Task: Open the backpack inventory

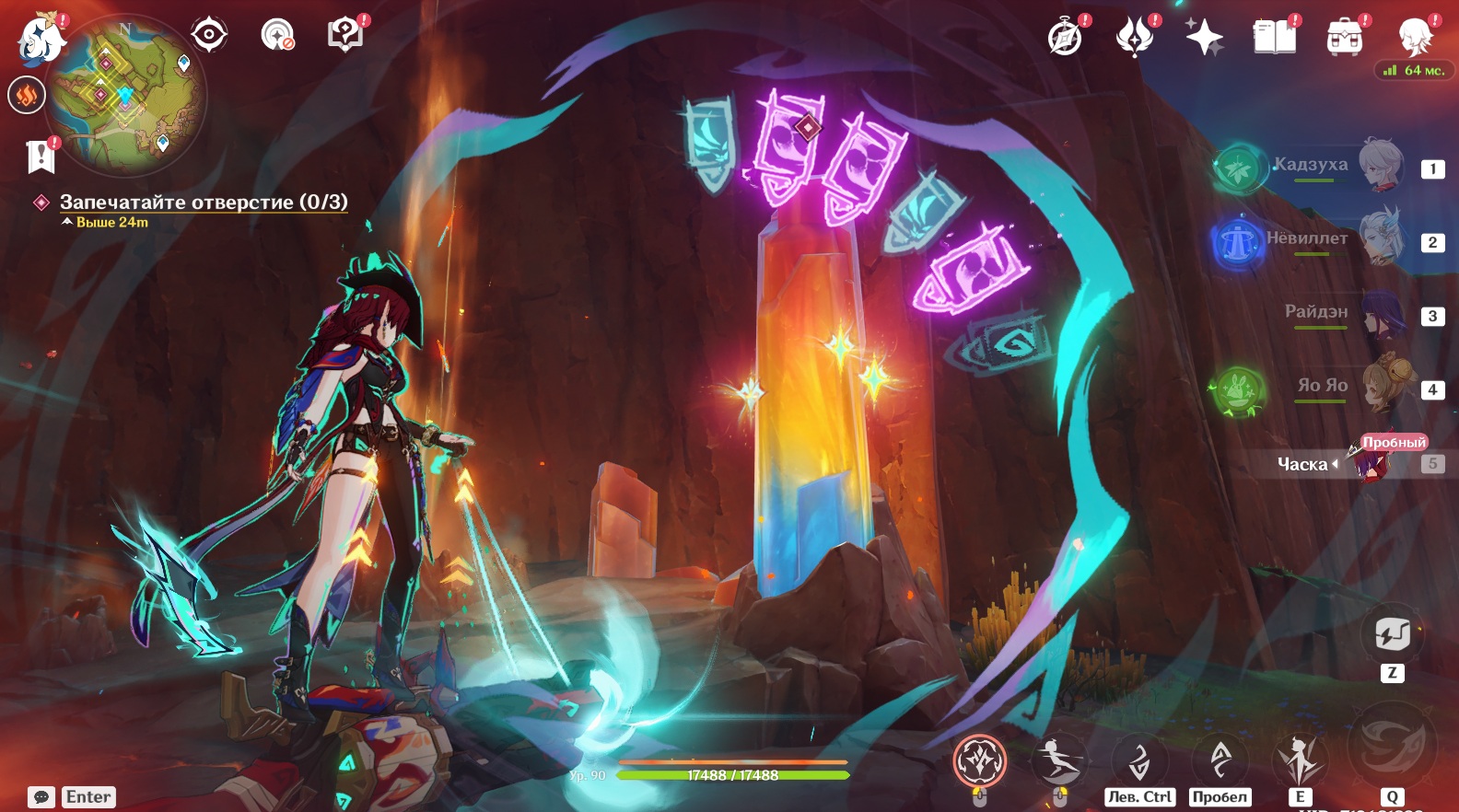Action: (1344, 39)
